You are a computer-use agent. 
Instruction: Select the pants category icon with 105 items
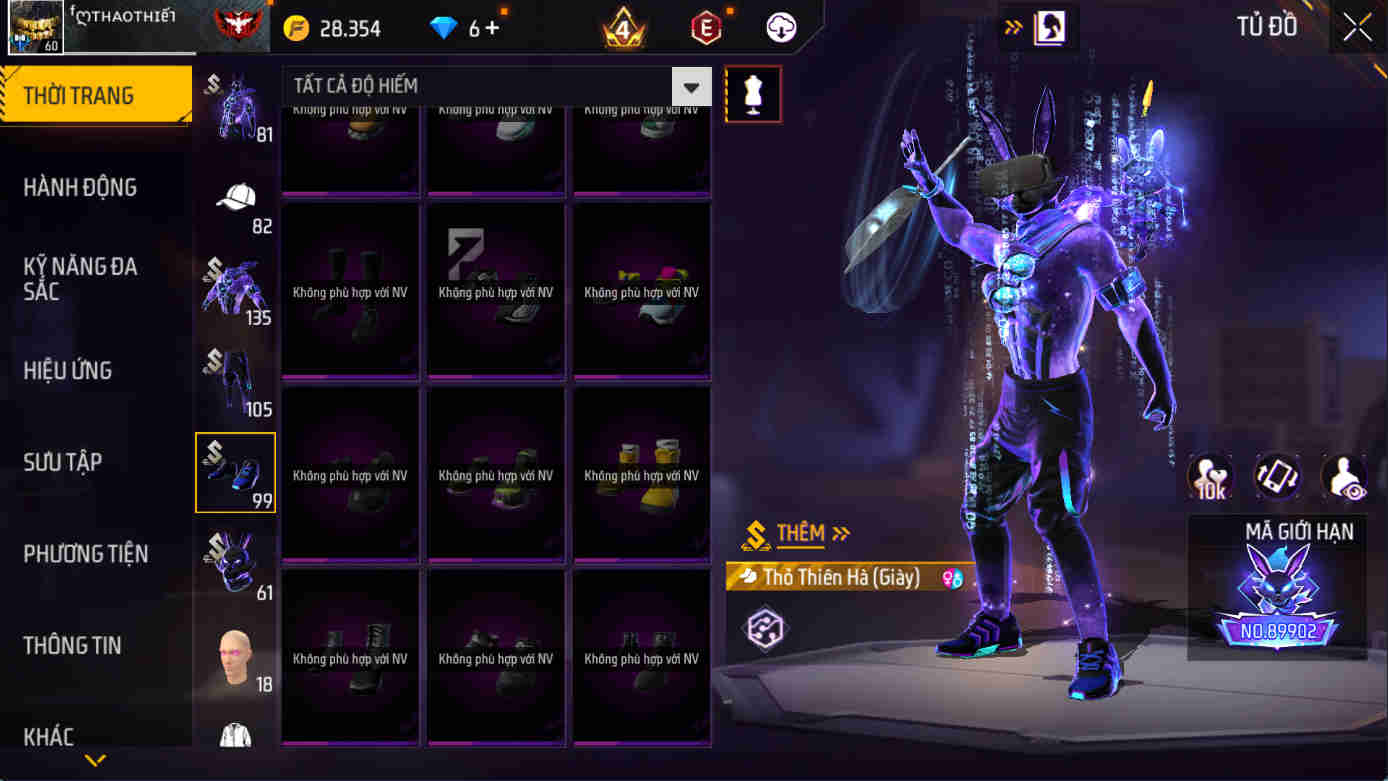[235, 378]
